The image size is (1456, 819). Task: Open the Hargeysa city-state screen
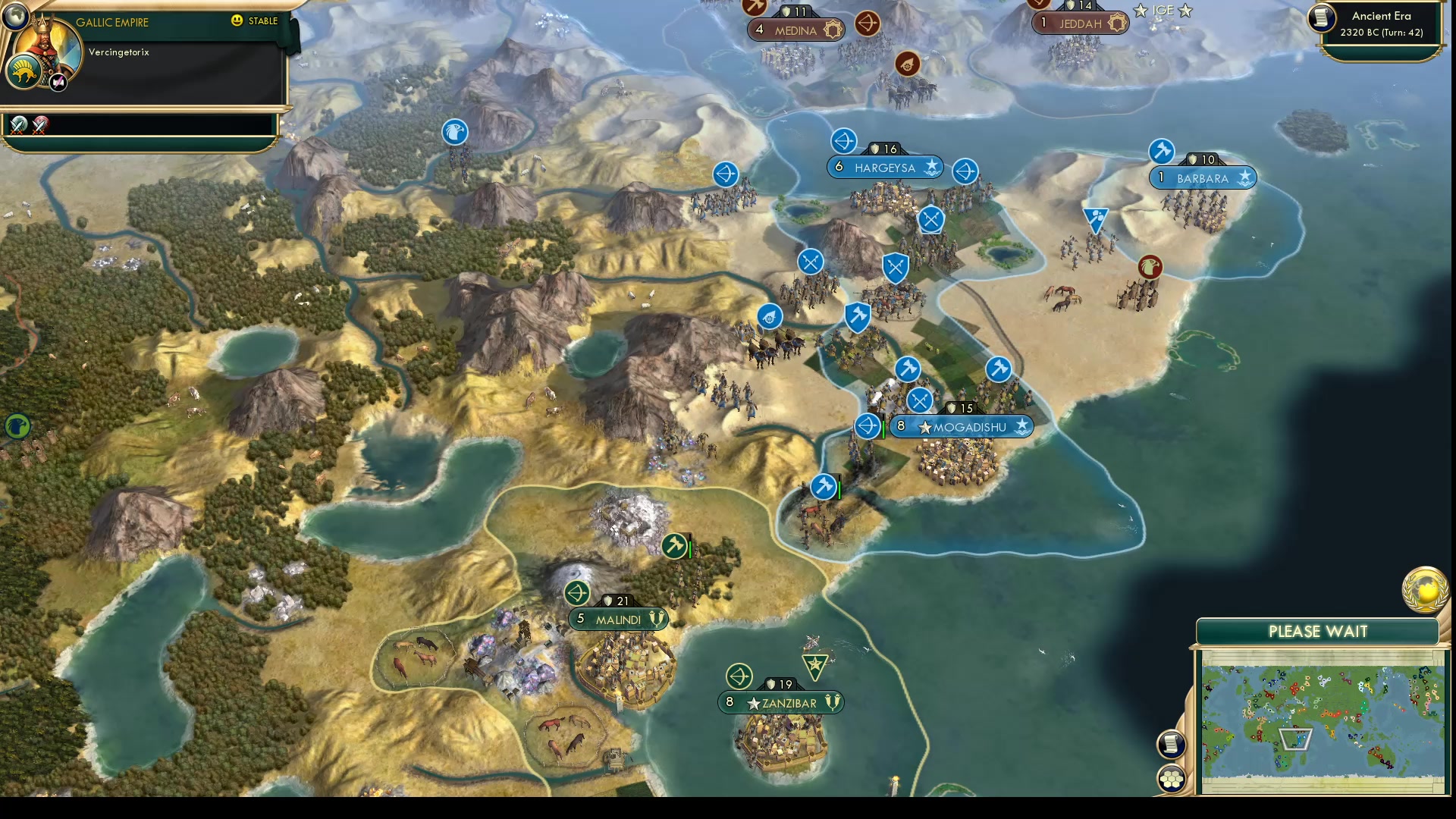pos(885,168)
